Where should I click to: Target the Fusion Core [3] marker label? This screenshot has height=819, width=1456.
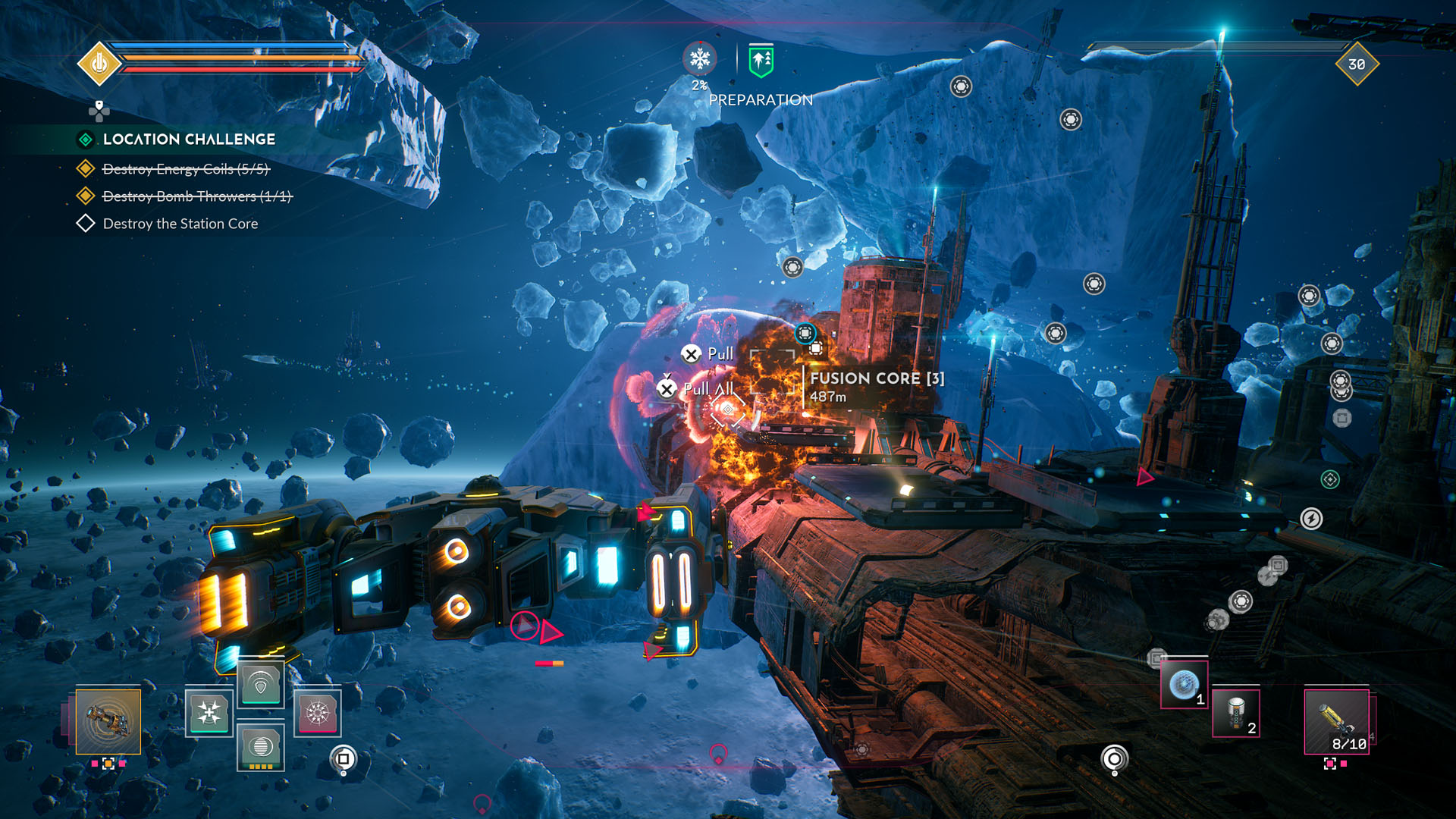tap(877, 378)
